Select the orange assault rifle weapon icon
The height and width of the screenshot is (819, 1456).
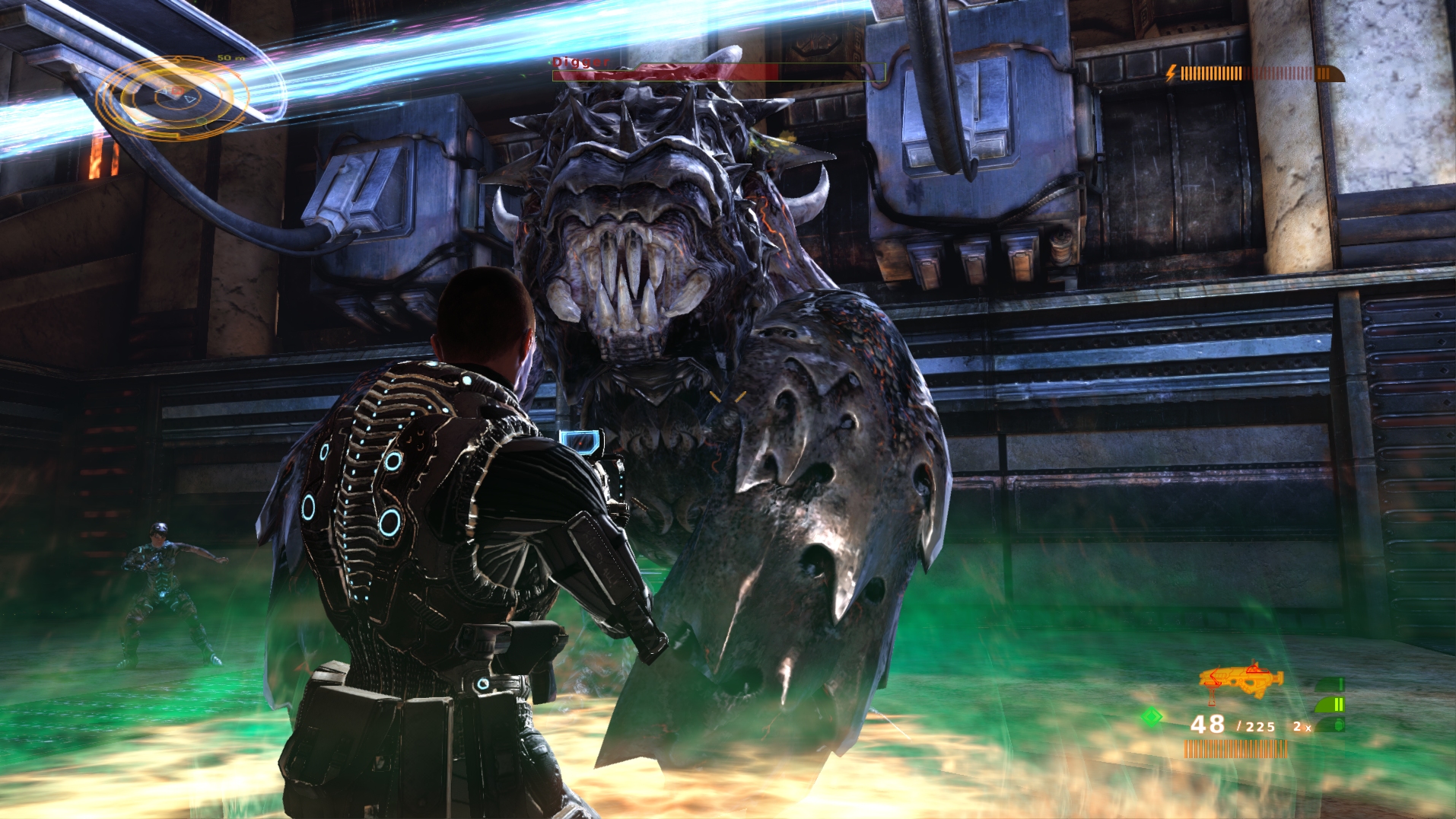coord(1241,679)
